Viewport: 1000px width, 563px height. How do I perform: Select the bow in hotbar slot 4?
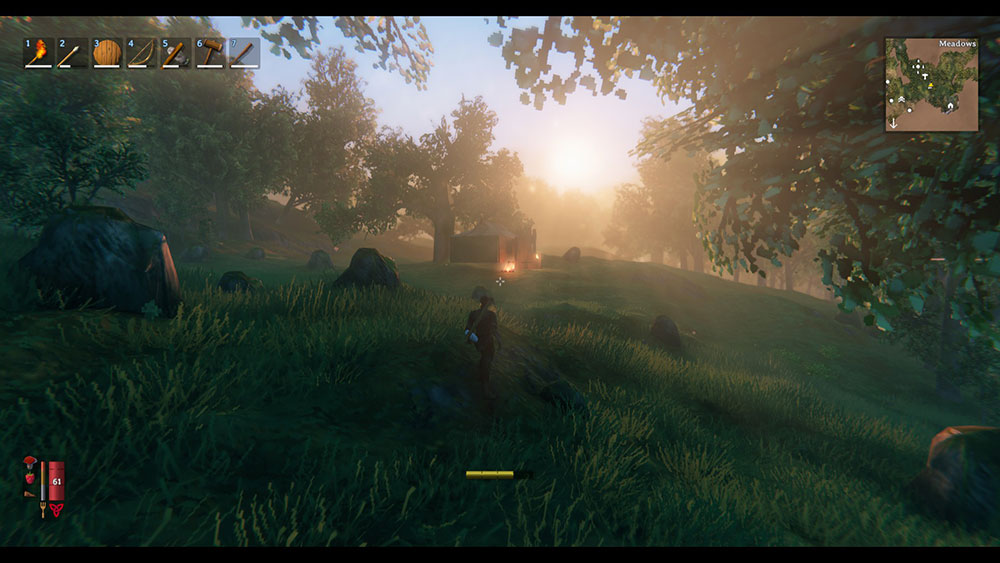(x=141, y=52)
